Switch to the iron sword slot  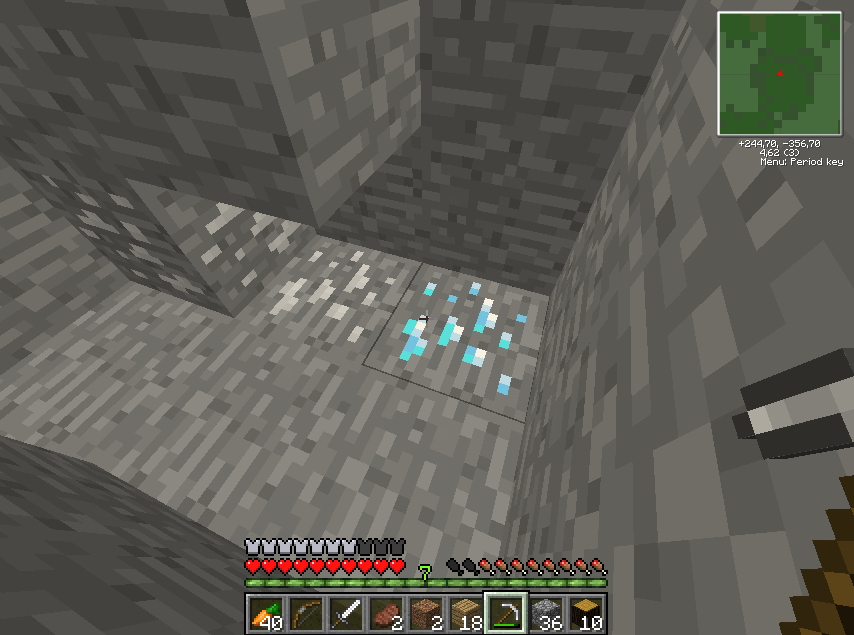pos(345,612)
